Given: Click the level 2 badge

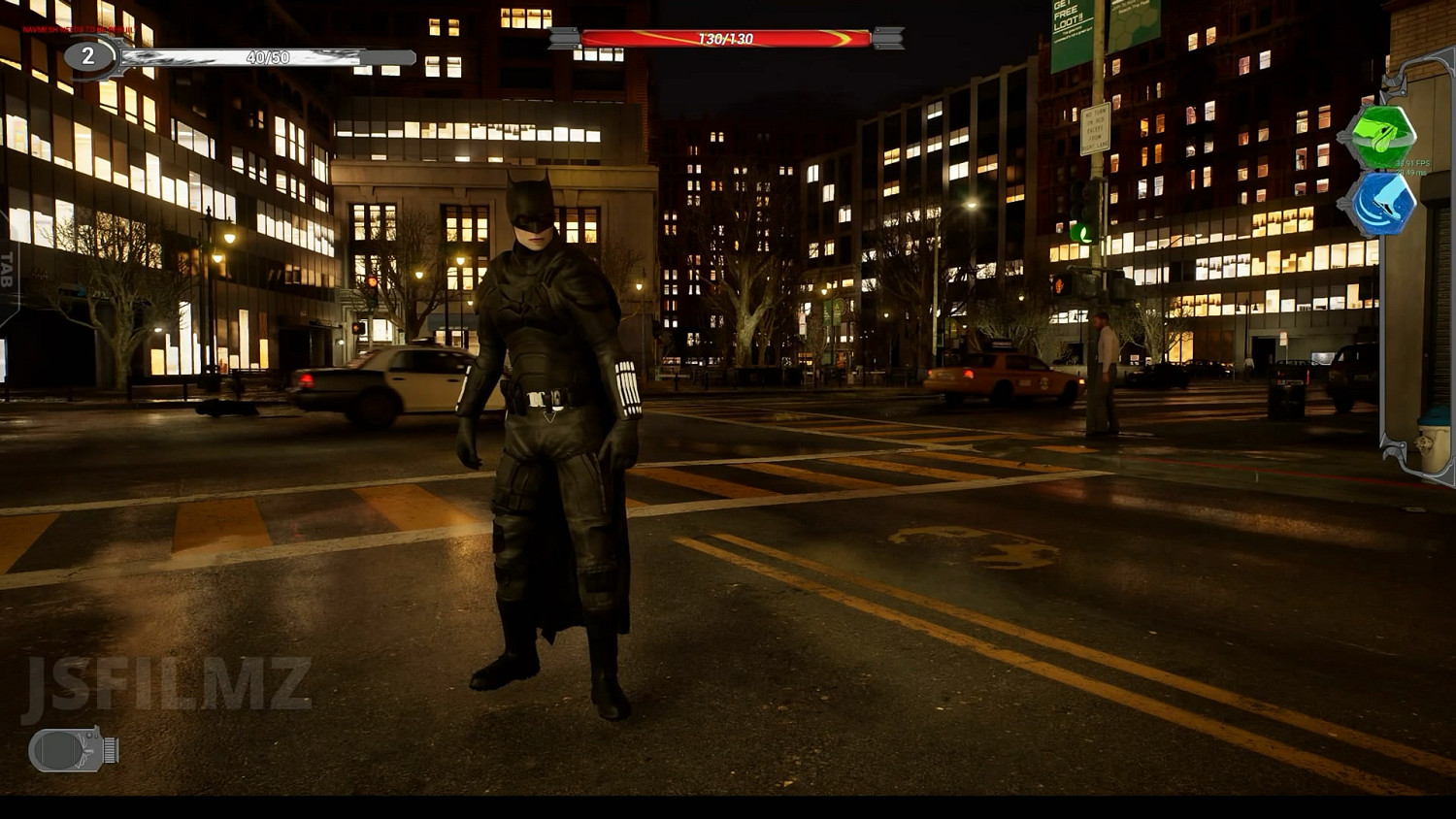Looking at the screenshot, I should point(87,56).
